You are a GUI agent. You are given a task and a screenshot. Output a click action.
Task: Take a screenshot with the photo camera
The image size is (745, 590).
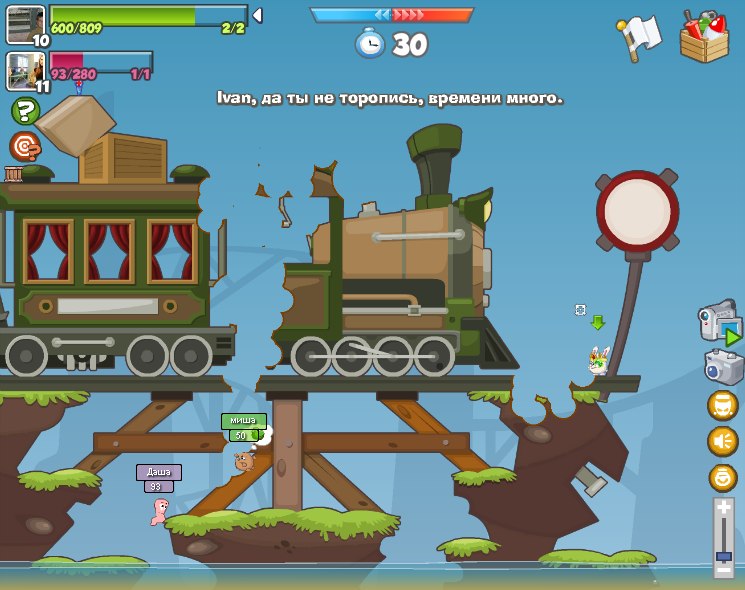pyautogui.click(x=723, y=366)
